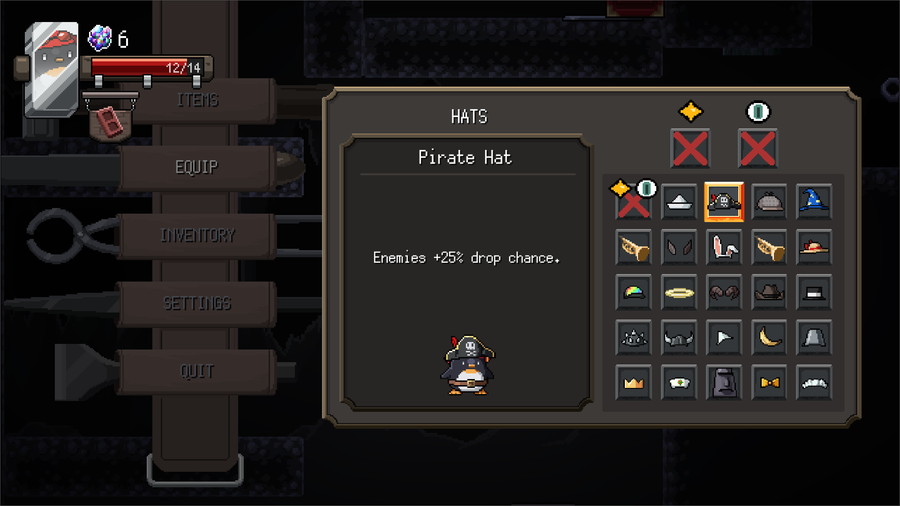Viewport: 900px width, 506px height.
Task: Choose Quit from the pause menu
Action: 197,371
